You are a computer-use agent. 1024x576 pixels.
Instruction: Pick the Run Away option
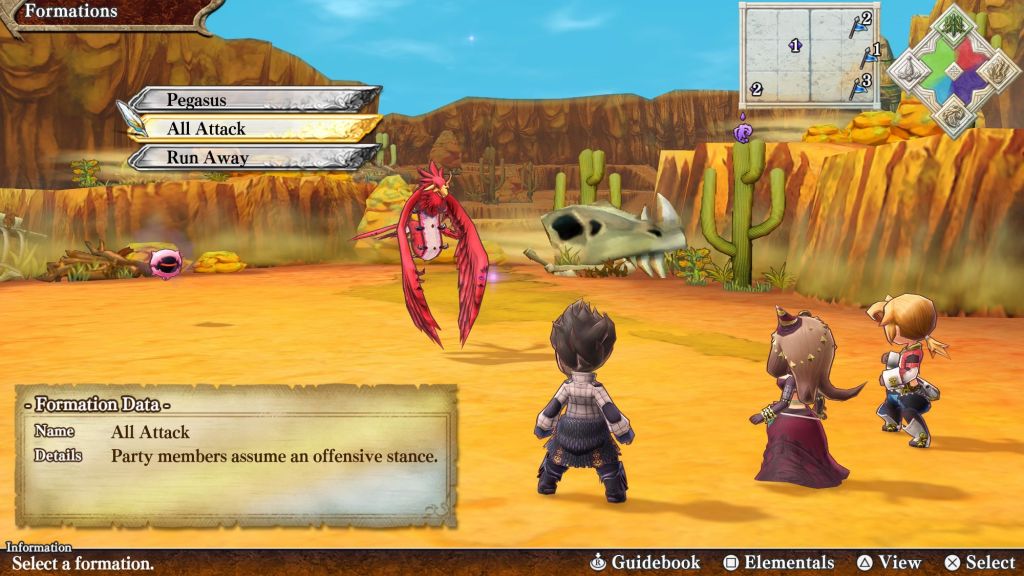pos(255,157)
